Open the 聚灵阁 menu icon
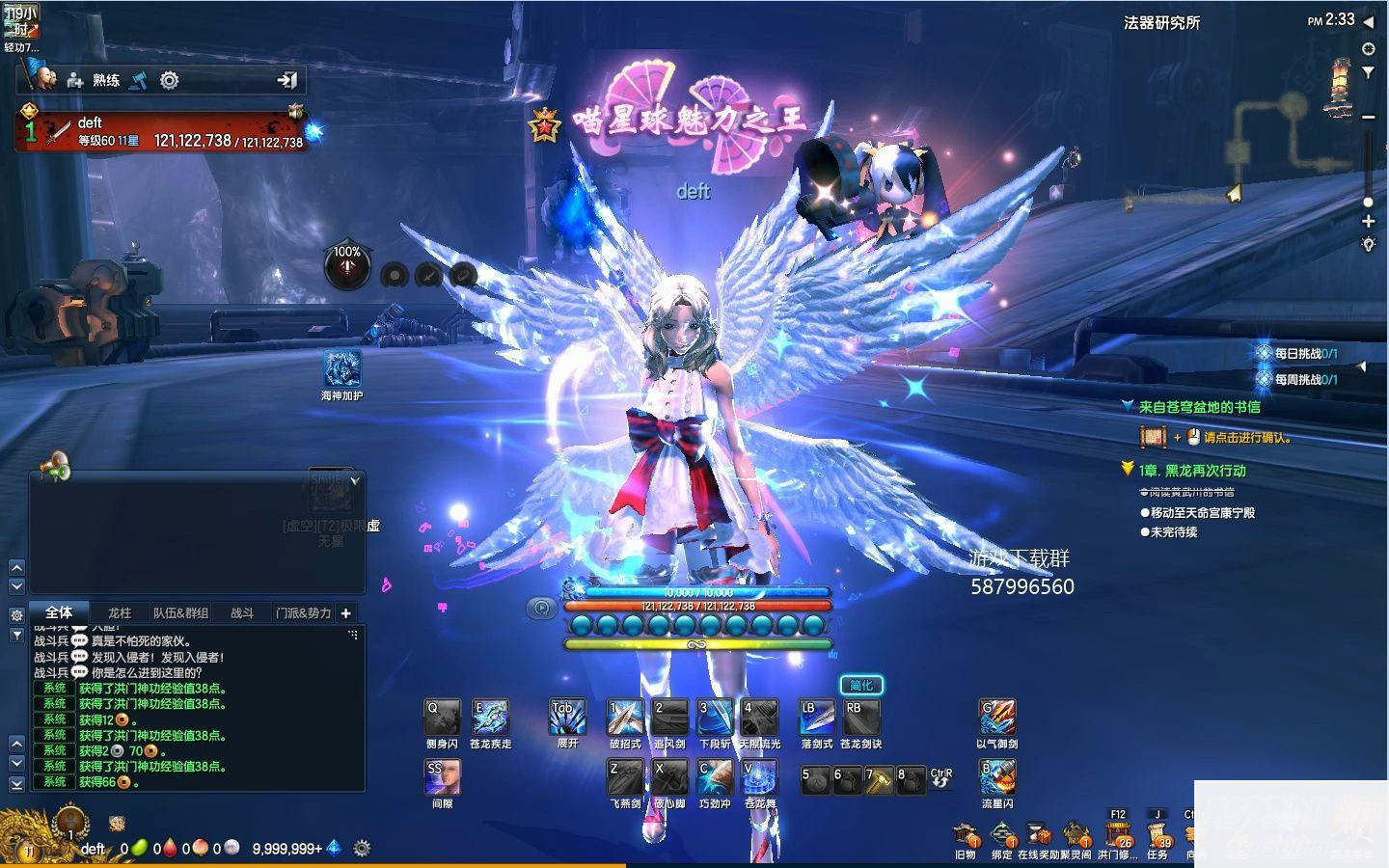 click(1076, 836)
